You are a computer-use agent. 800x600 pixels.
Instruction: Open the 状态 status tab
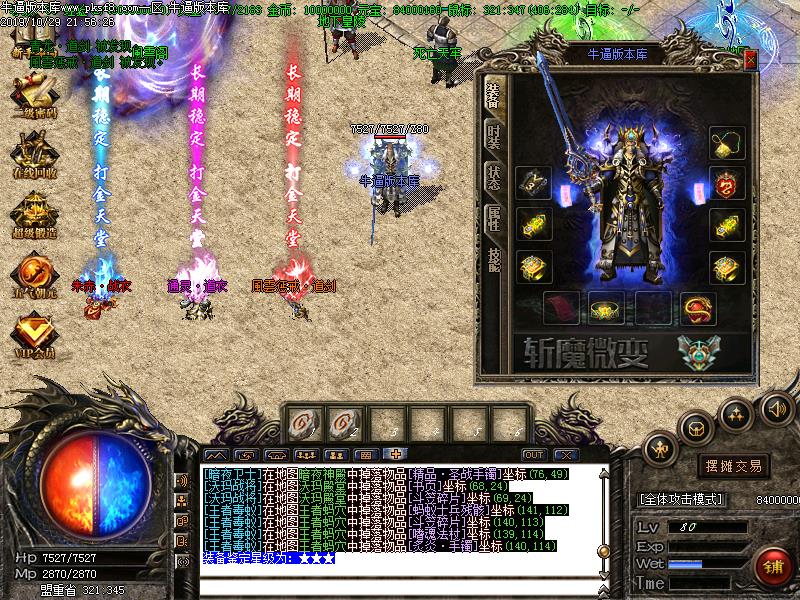point(494,177)
